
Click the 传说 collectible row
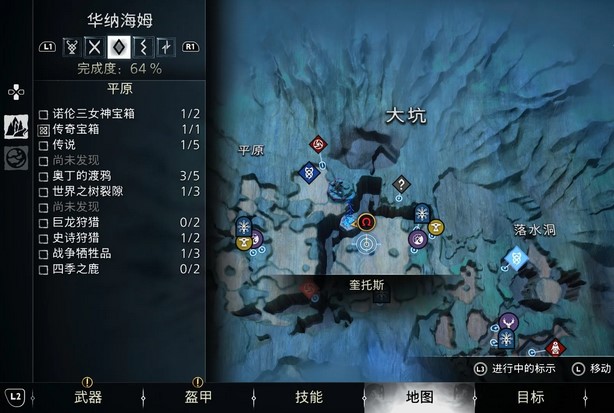(121, 145)
